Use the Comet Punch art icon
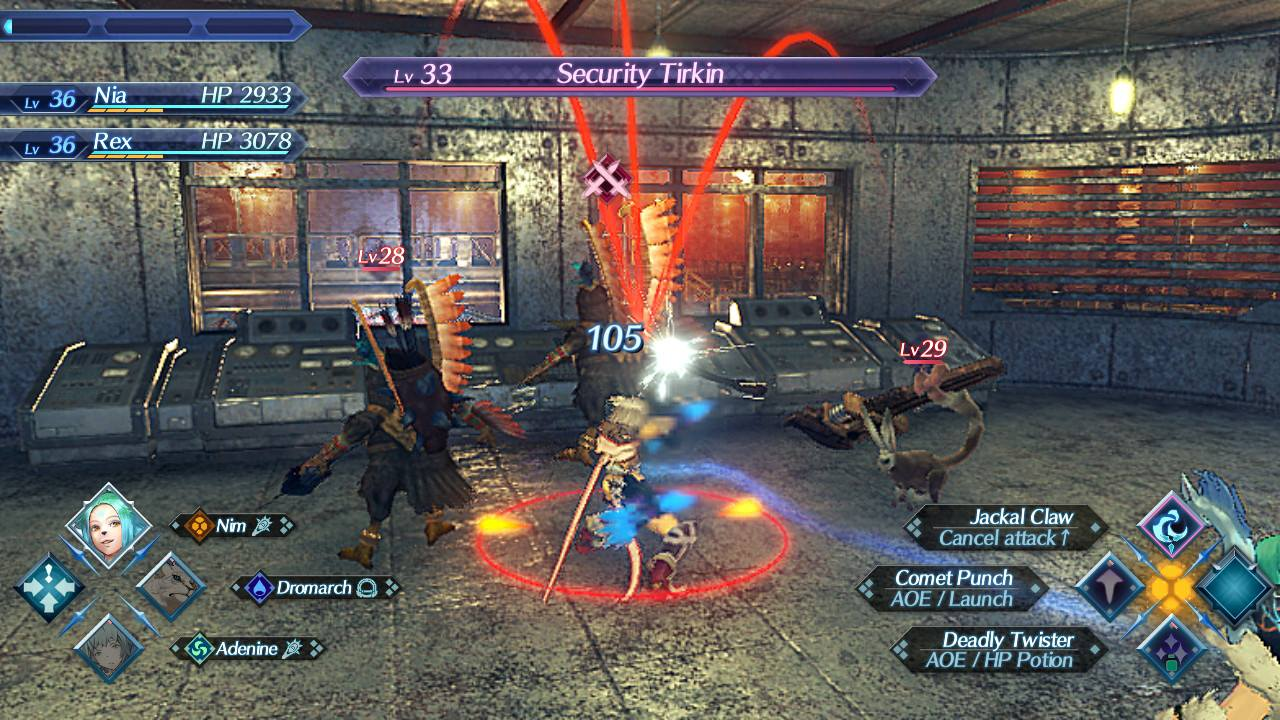The image size is (1280, 720). [1109, 588]
